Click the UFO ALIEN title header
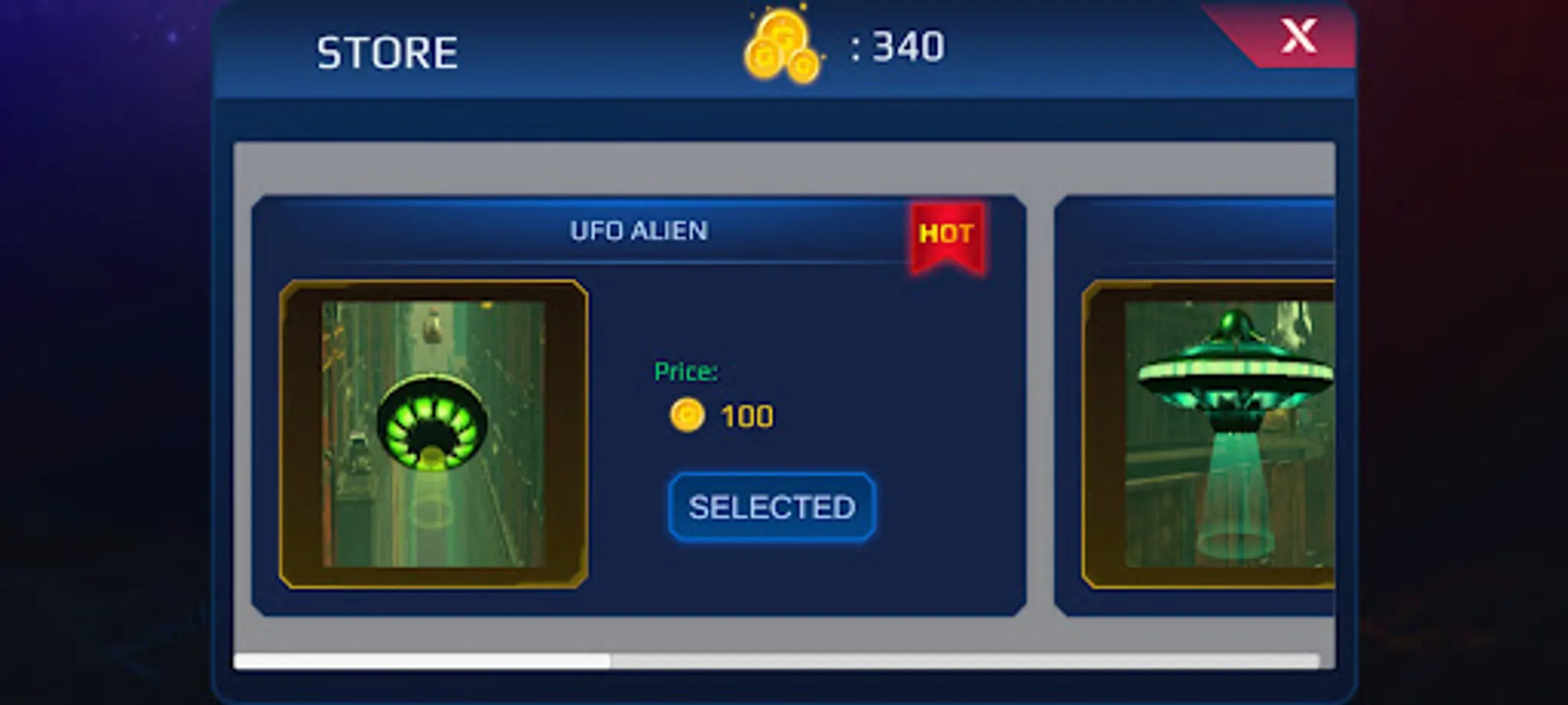Viewport: 1568px width, 705px height. click(638, 231)
